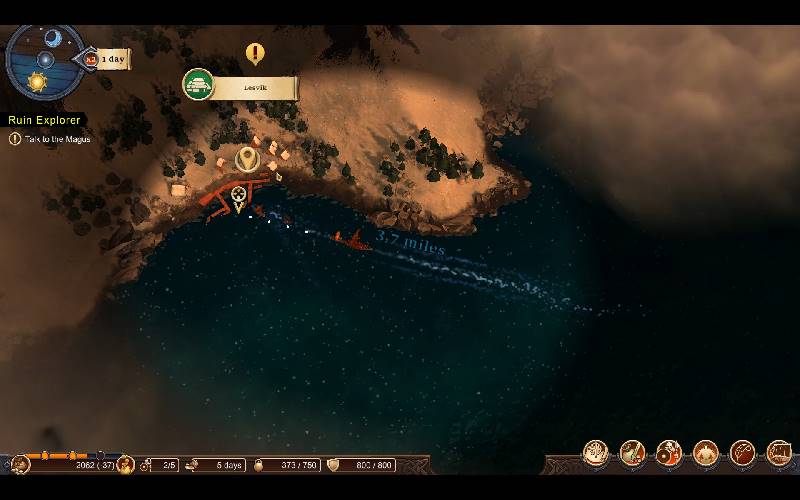This screenshot has height=500, width=800.
Task: Select the feather quill journal icon
Action: click(x=743, y=453)
